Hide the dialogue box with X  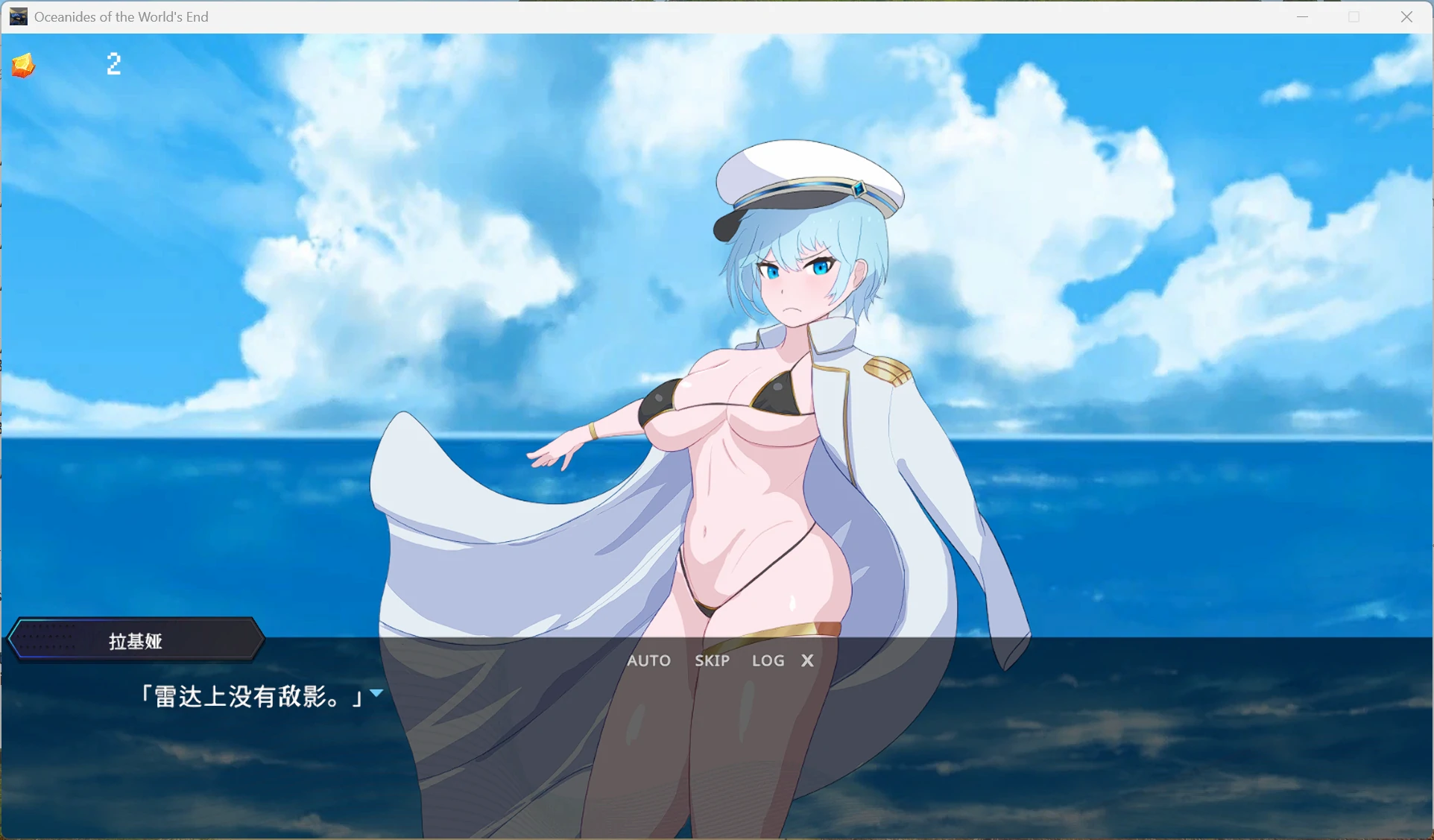807,660
